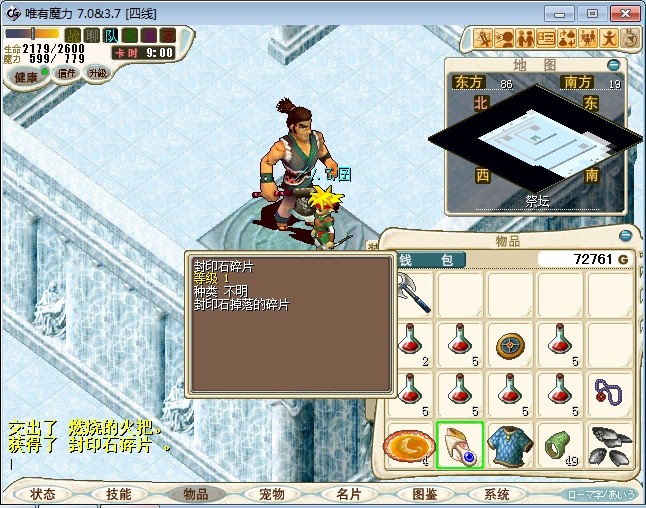Click the 升级 level-up button
Screen dimensions: 646x508
(97, 74)
